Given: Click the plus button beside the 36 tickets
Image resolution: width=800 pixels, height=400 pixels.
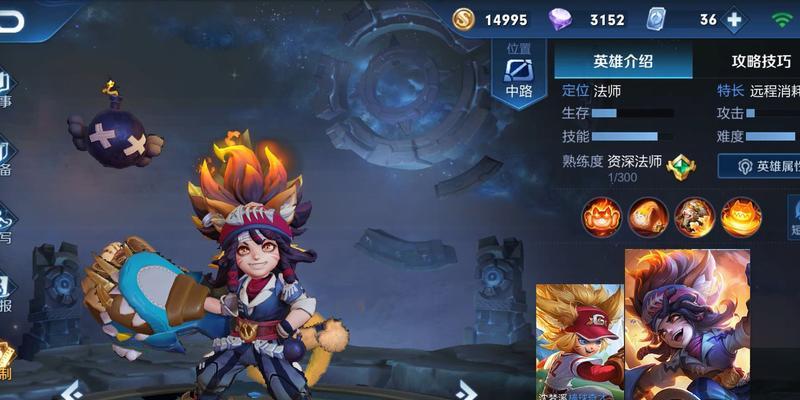Looking at the screenshot, I should (734, 20).
